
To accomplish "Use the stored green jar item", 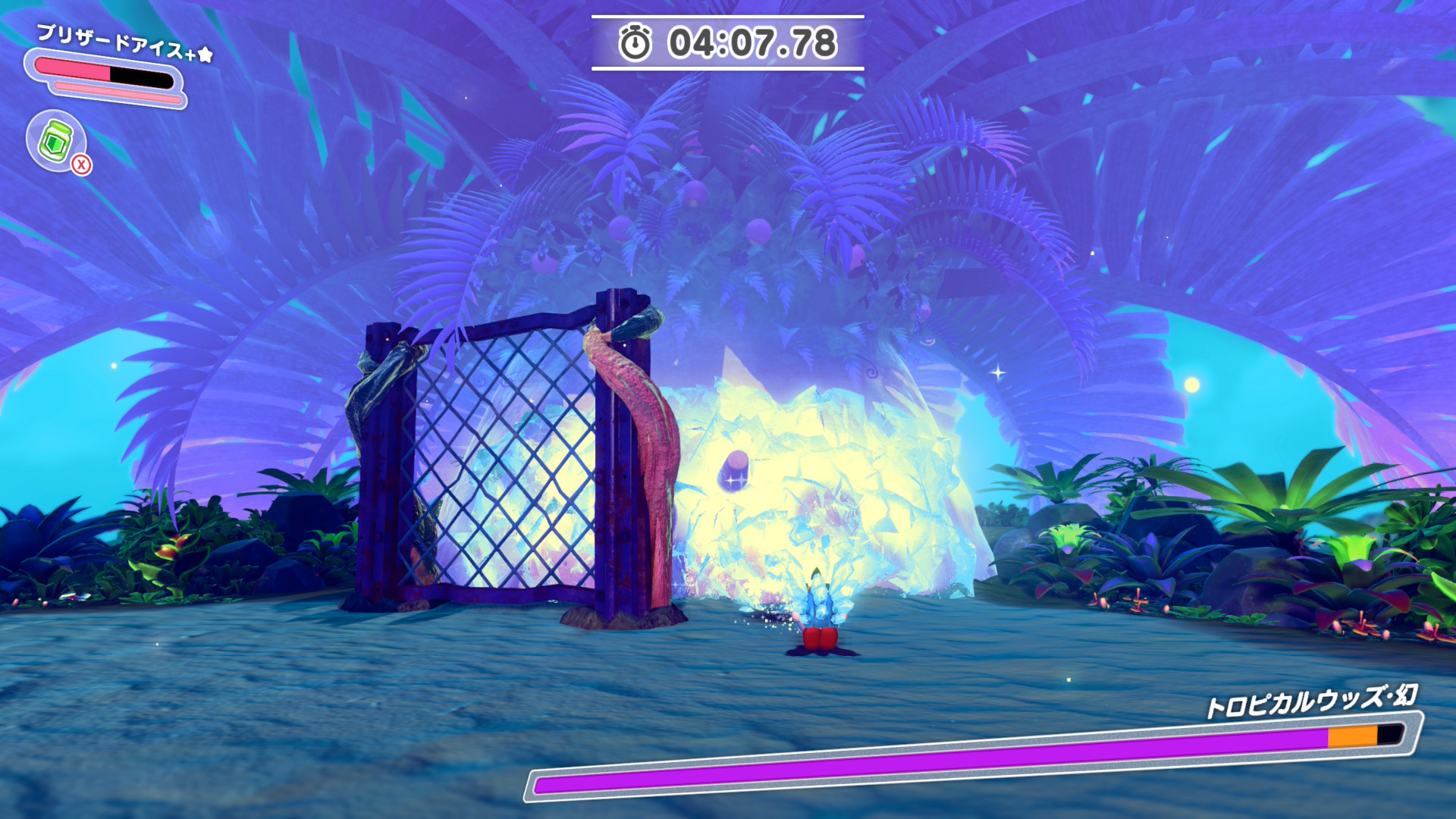I will pos(56,141).
